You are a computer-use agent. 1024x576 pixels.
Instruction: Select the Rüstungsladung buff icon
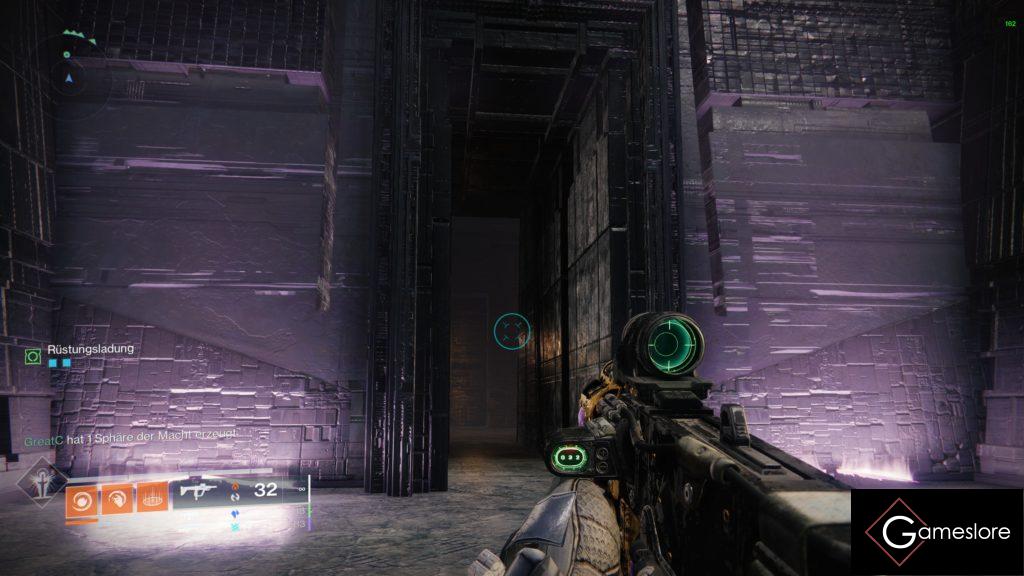[x=33, y=355]
